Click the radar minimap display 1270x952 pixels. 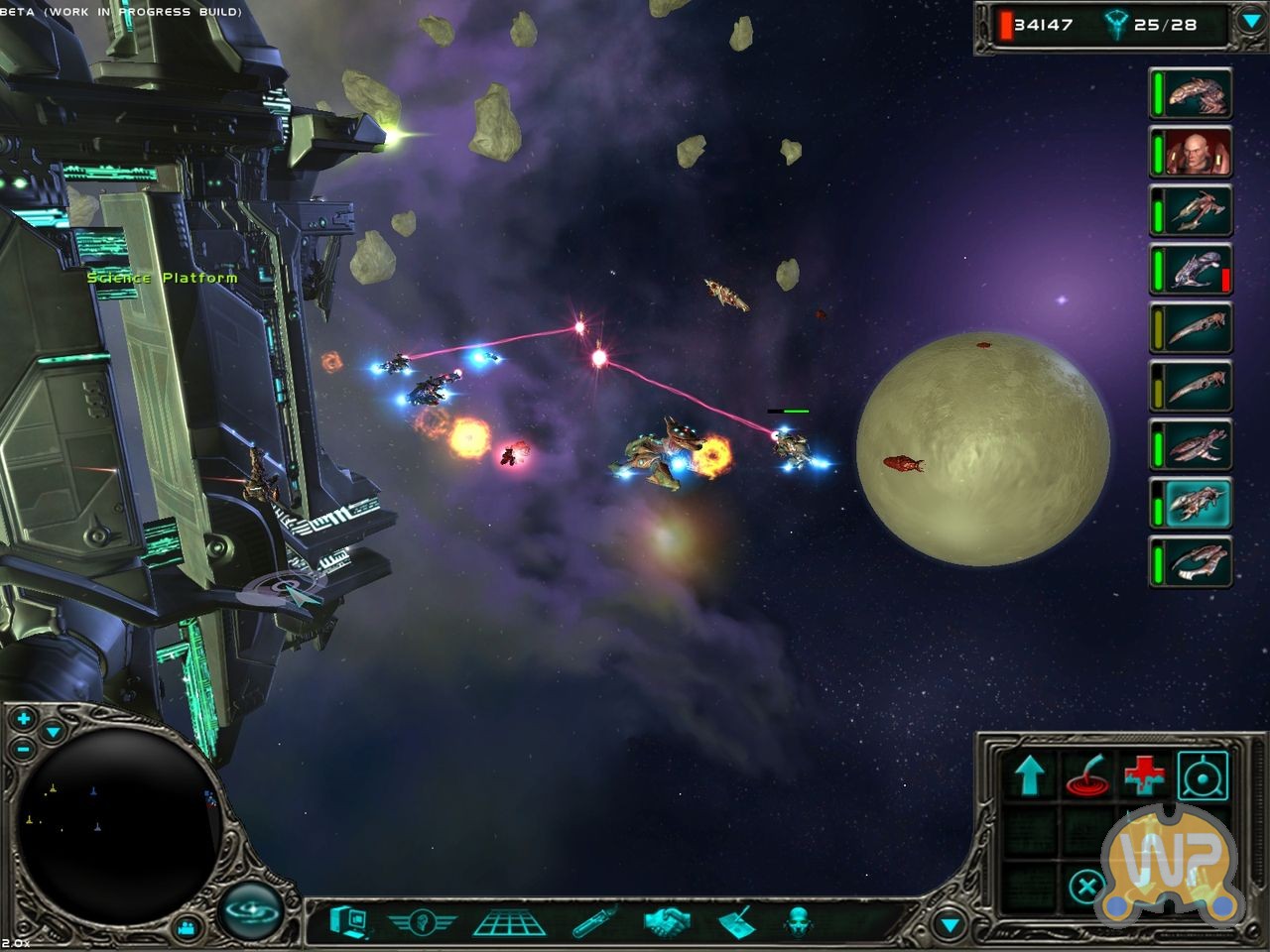pyautogui.click(x=119, y=813)
